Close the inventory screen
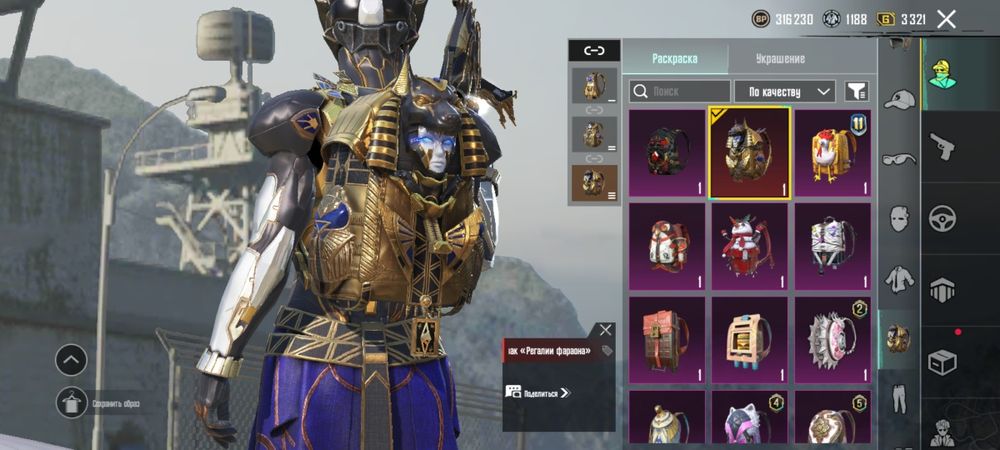1000x450 pixels. (946, 19)
